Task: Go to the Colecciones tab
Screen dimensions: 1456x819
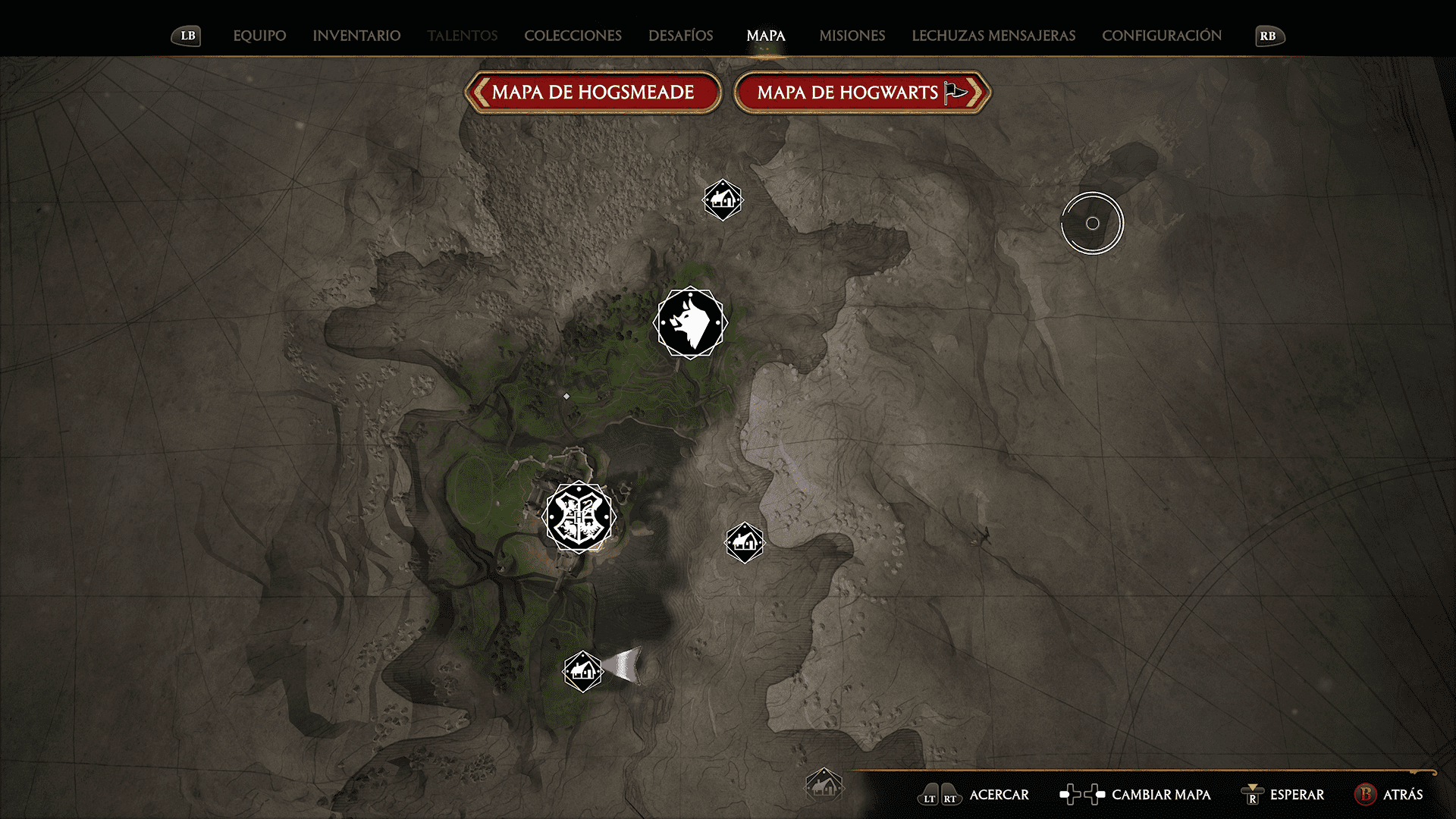Action: click(573, 36)
